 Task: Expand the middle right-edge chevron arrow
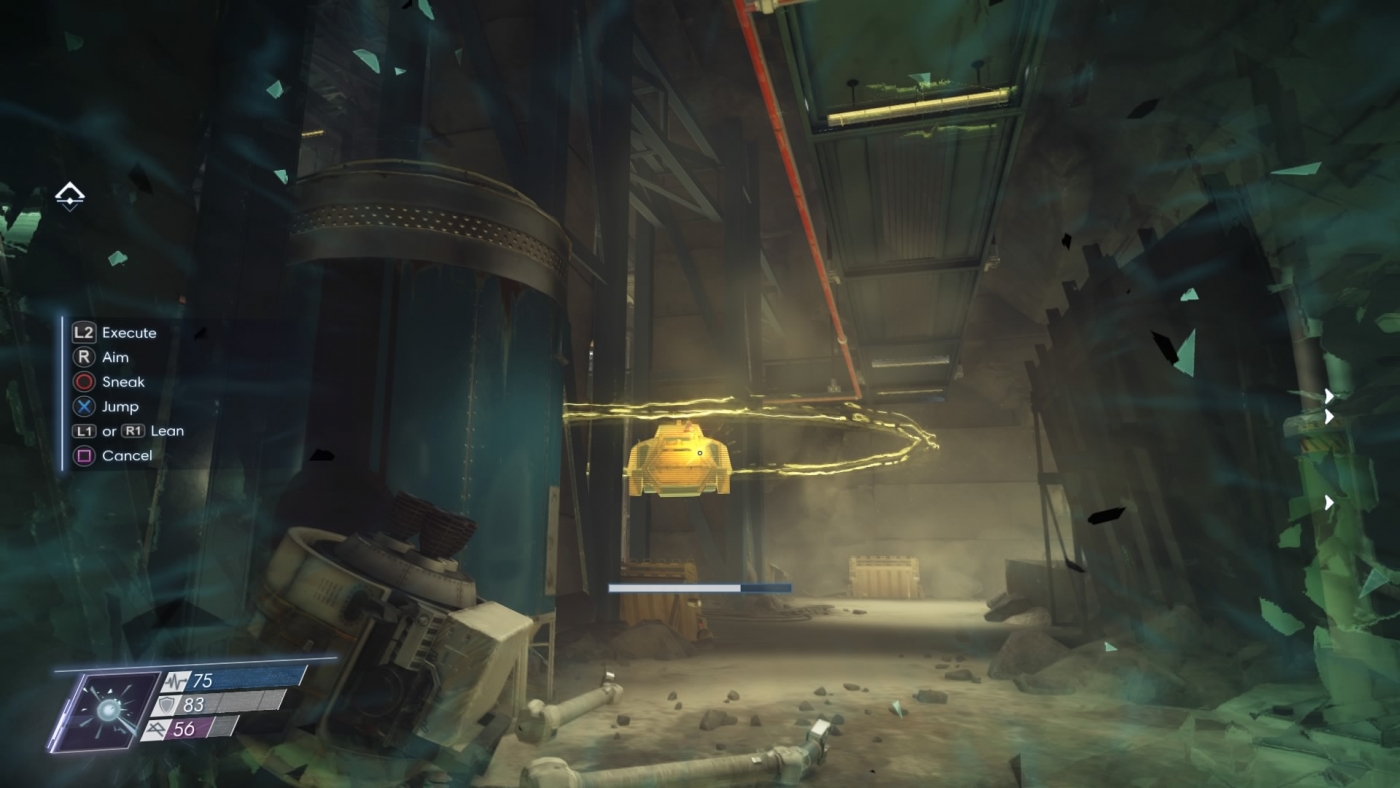click(x=1330, y=417)
